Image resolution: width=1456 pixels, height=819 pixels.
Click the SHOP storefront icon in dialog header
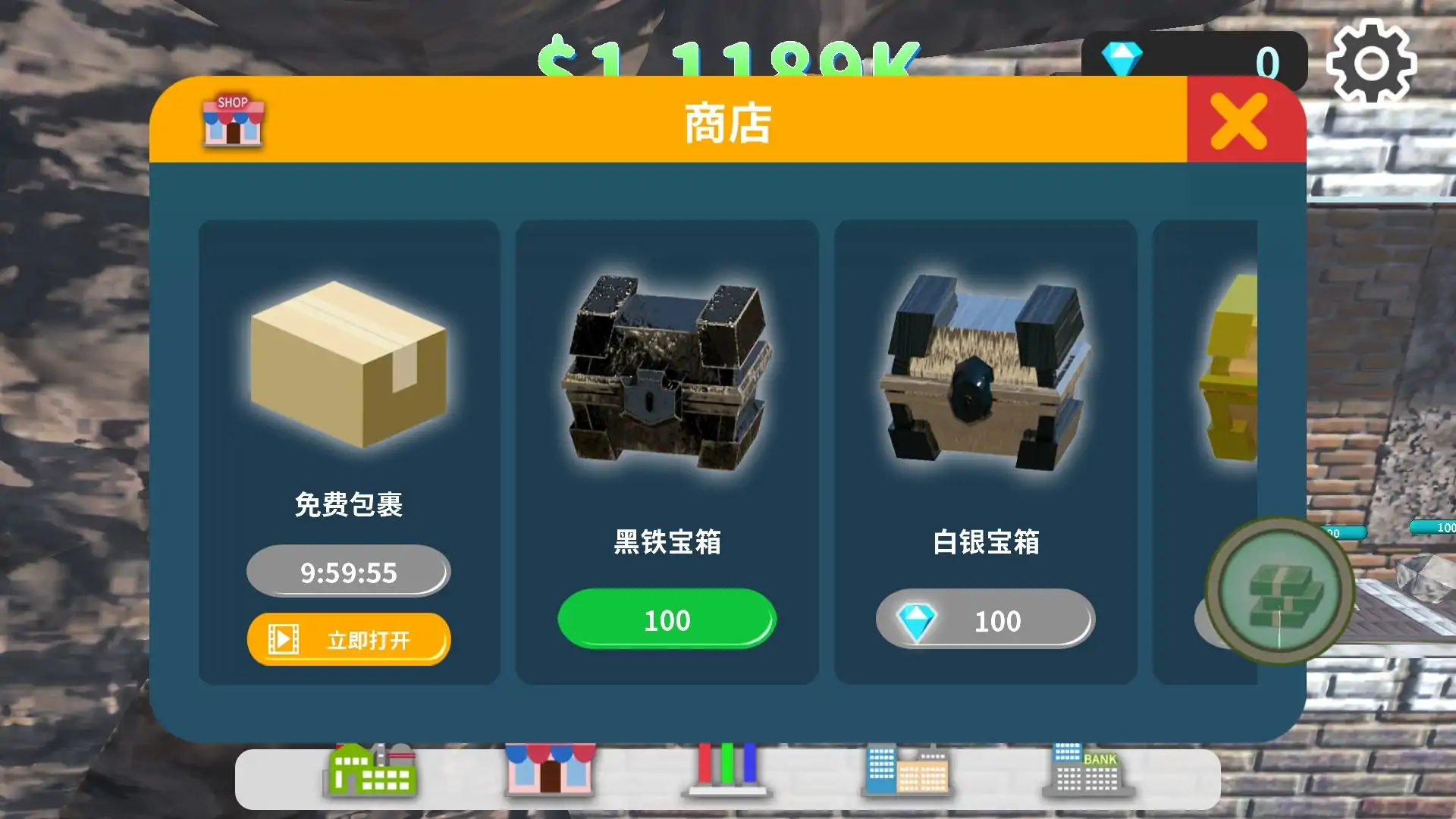[x=231, y=121]
